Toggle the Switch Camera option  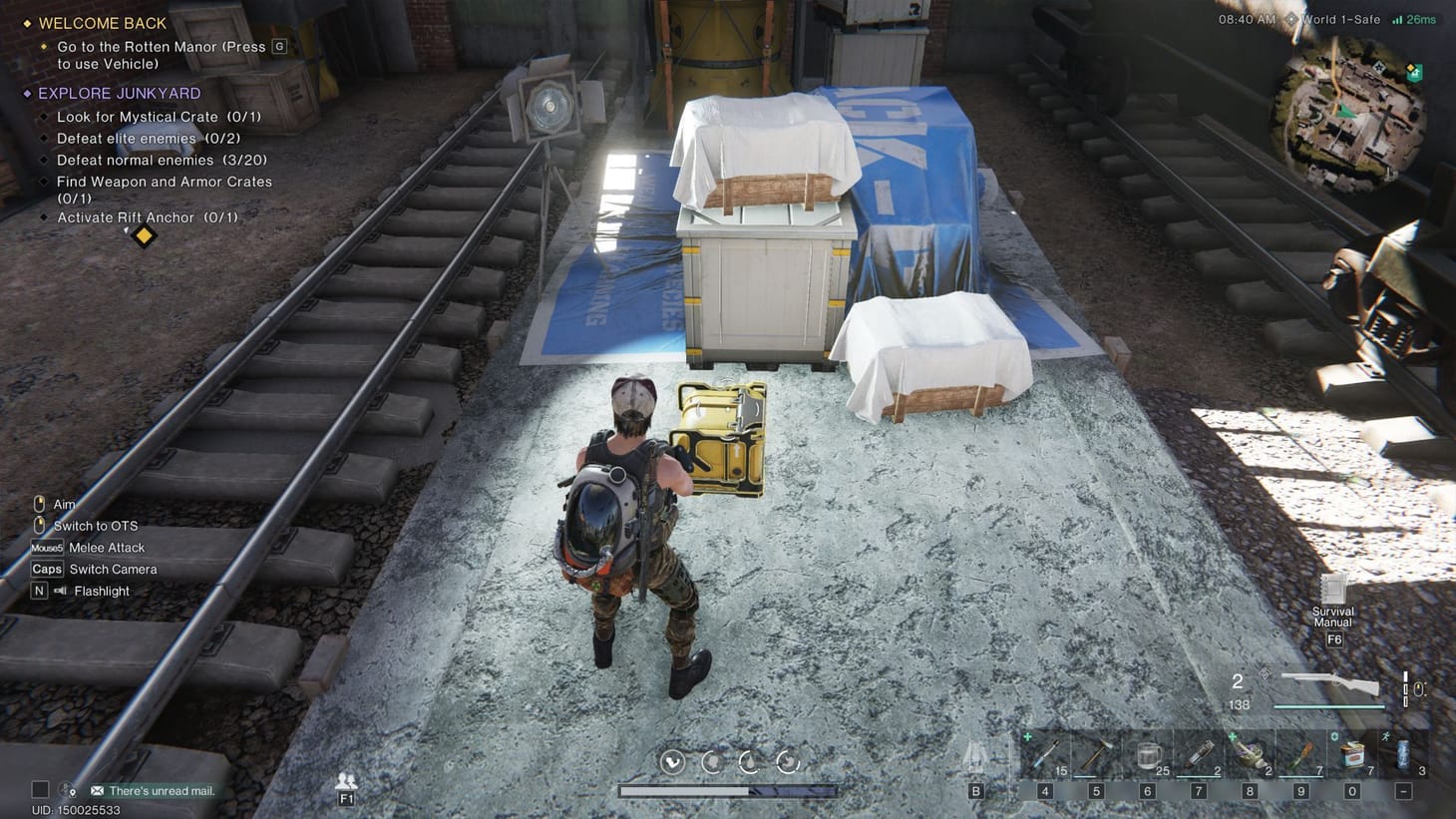[96, 569]
